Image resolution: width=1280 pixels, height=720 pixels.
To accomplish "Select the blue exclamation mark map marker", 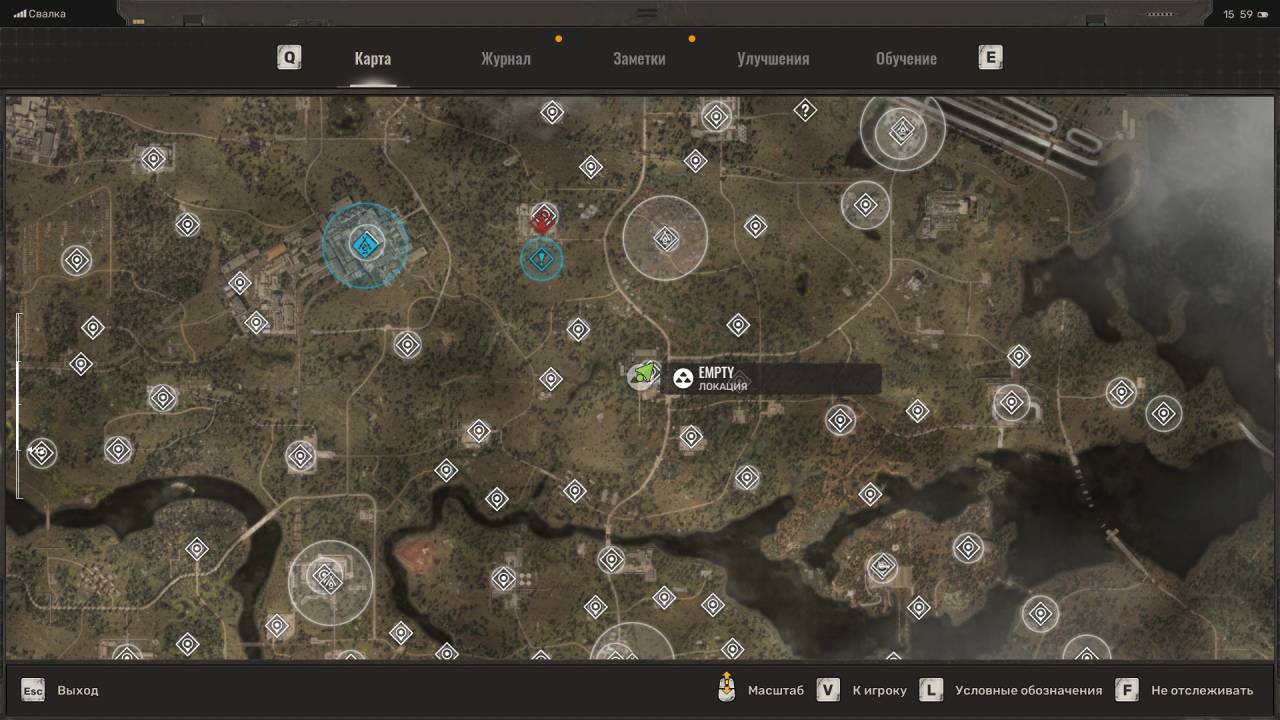I will pyautogui.click(x=542, y=260).
